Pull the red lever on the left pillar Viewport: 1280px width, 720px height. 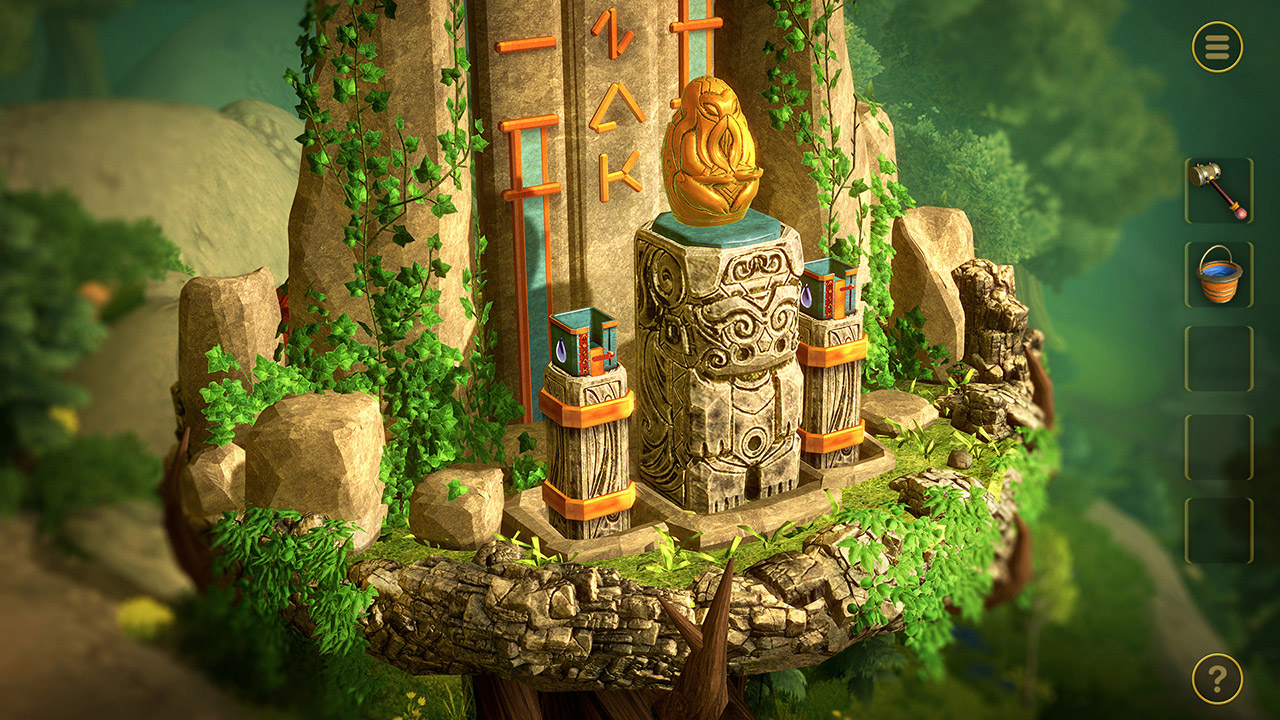point(602,357)
